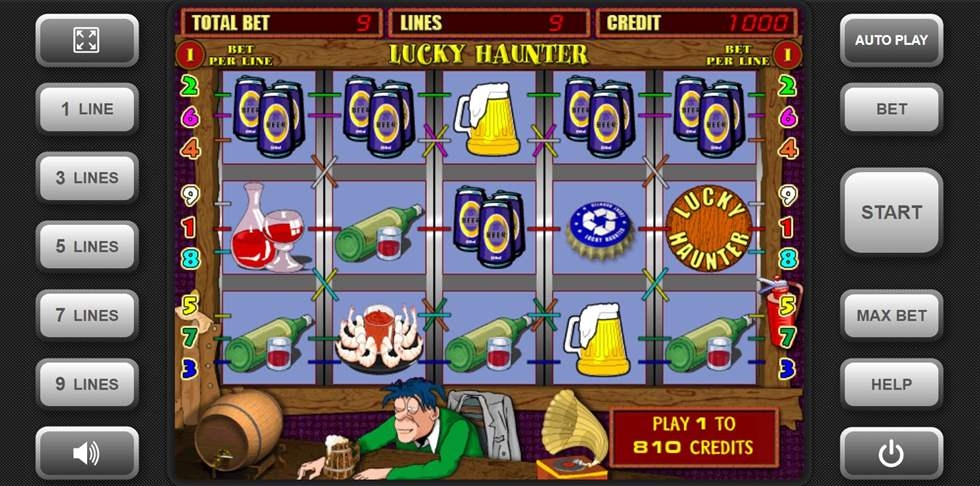Image resolution: width=980 pixels, height=486 pixels.
Task: Set play to 5 LINES
Action: point(87,246)
